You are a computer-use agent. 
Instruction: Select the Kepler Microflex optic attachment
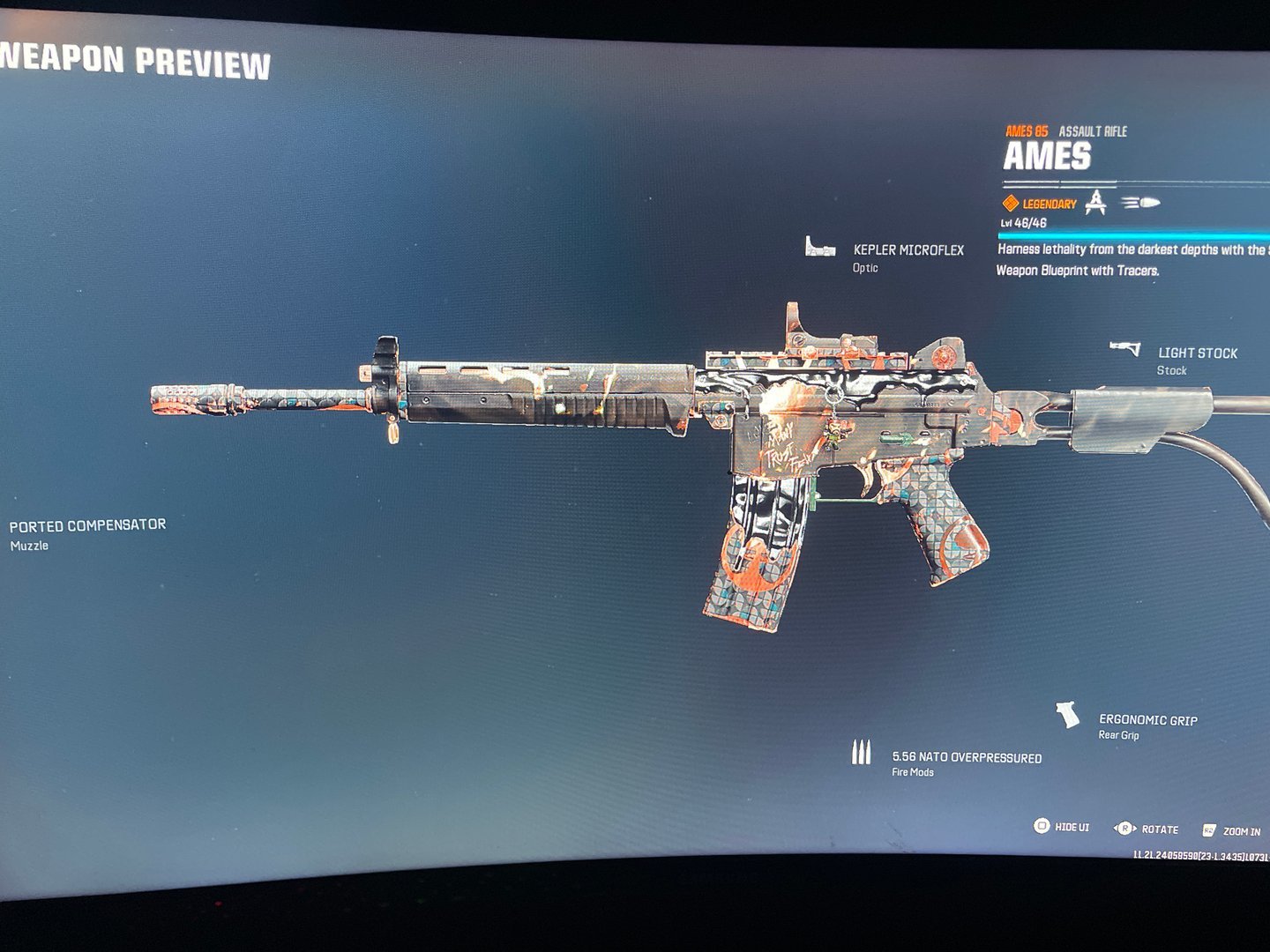click(908, 251)
